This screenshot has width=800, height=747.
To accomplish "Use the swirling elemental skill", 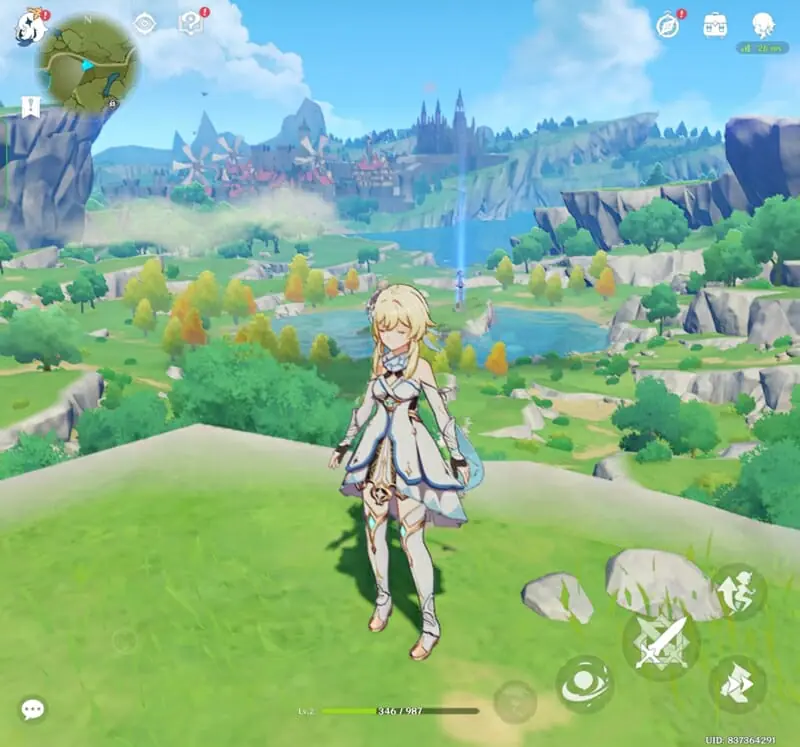I will click(584, 684).
